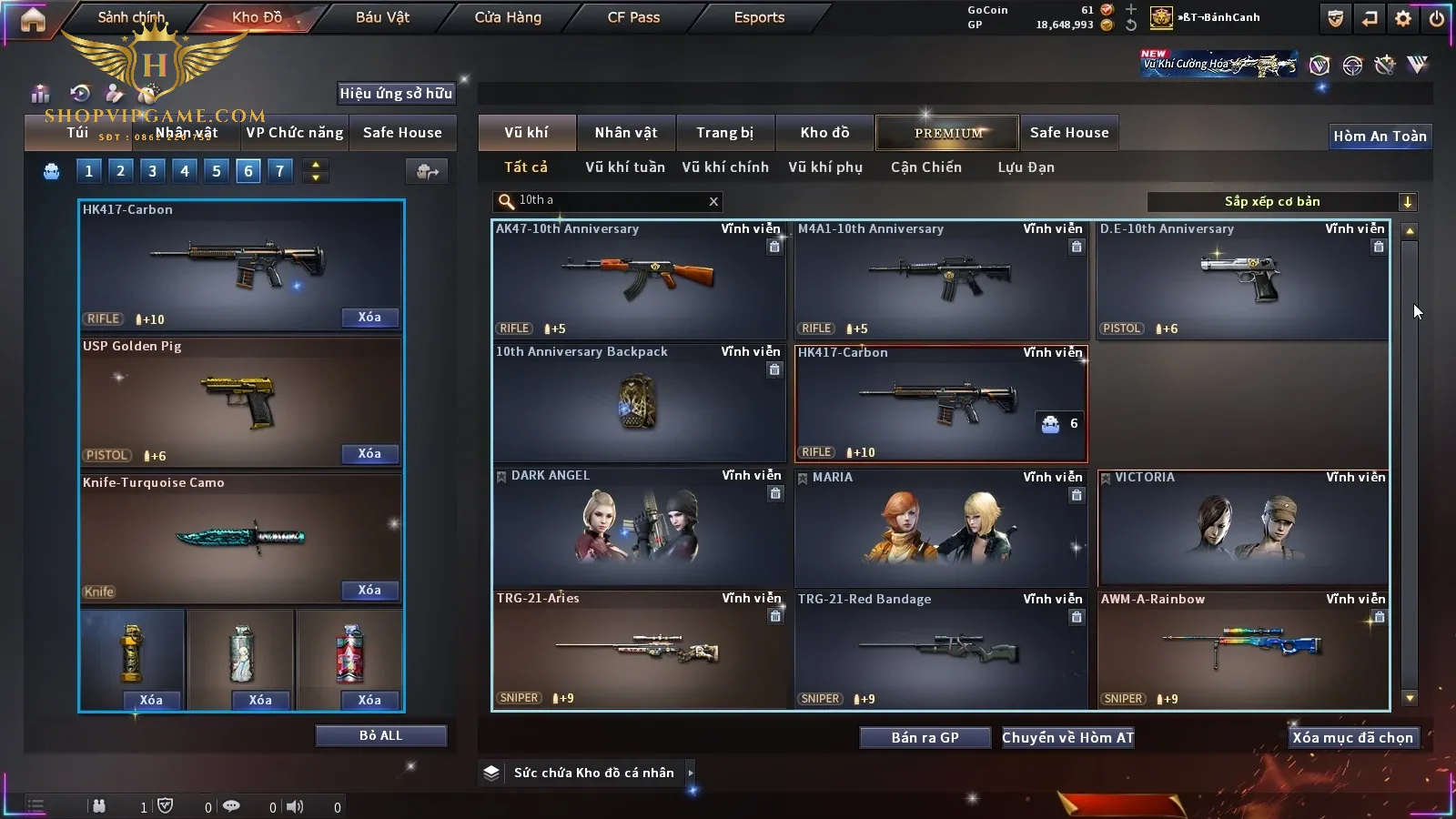Select the AK47-10th Anniversary weapon
The height and width of the screenshot is (819, 1456).
[639, 279]
